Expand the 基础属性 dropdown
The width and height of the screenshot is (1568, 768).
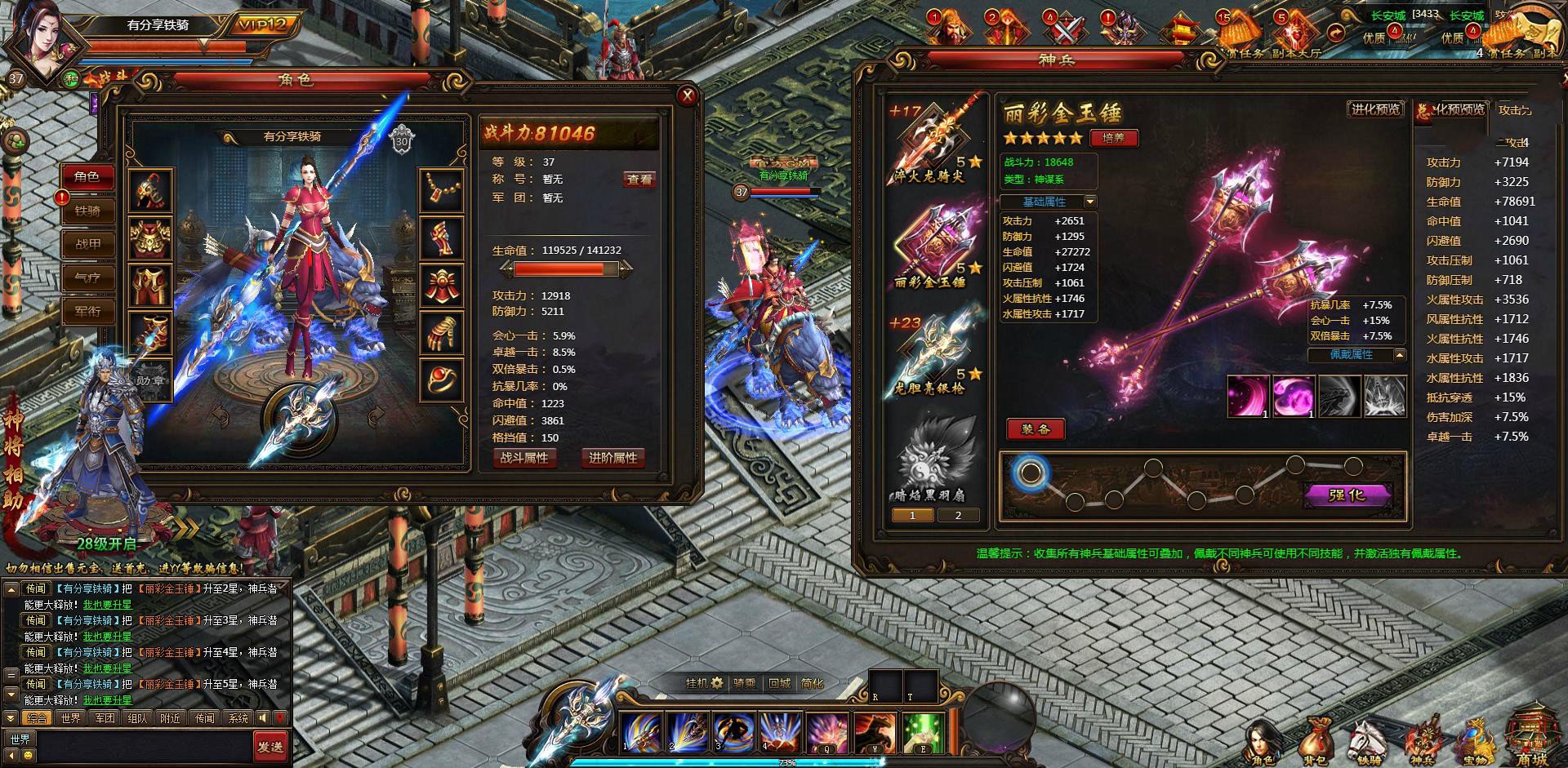click(x=1089, y=202)
